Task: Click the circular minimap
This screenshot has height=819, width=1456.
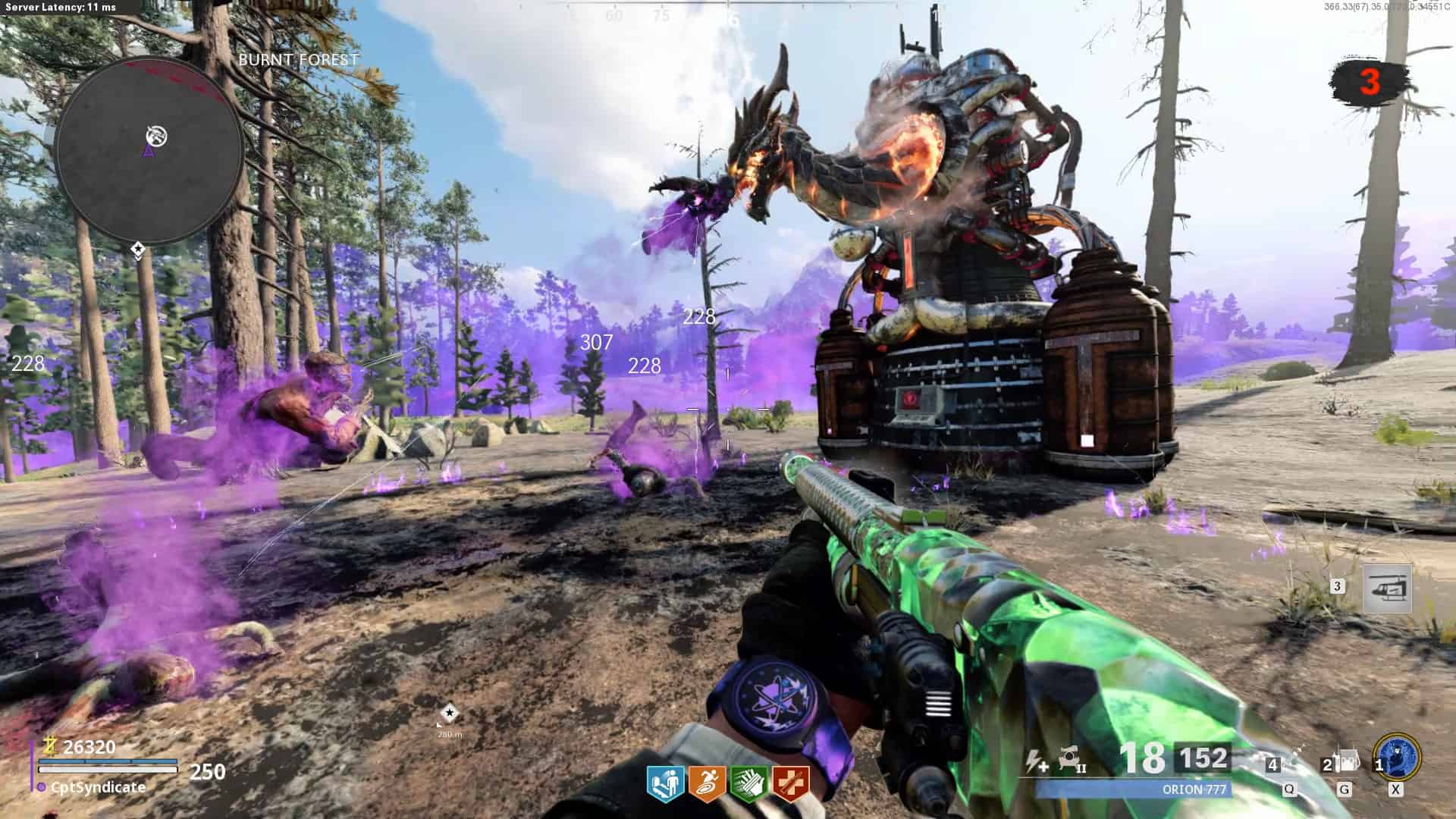Action: pos(149,151)
